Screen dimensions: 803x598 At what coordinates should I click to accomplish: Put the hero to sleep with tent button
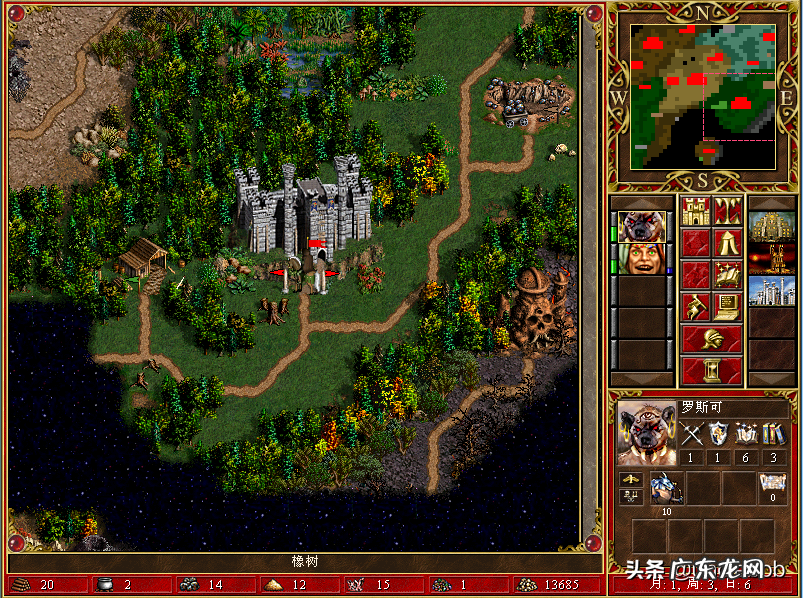[x=727, y=242]
